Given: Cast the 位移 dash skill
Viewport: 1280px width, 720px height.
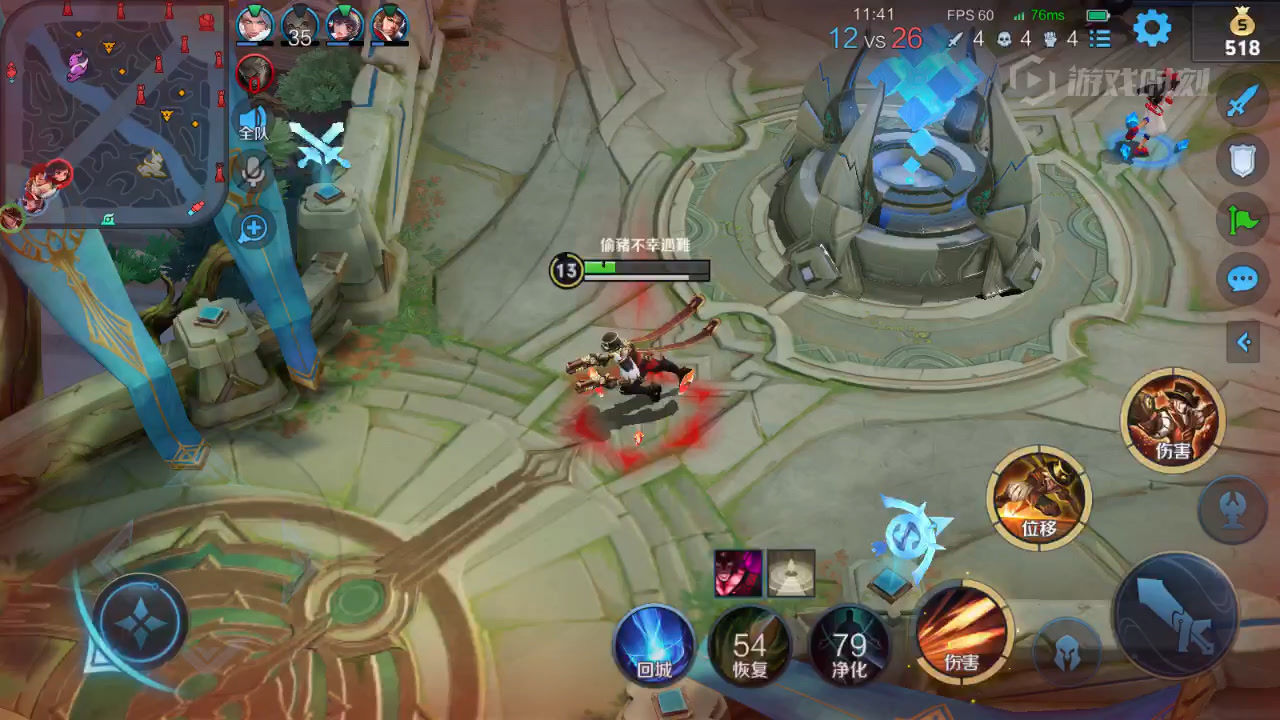Looking at the screenshot, I should coord(1039,498).
